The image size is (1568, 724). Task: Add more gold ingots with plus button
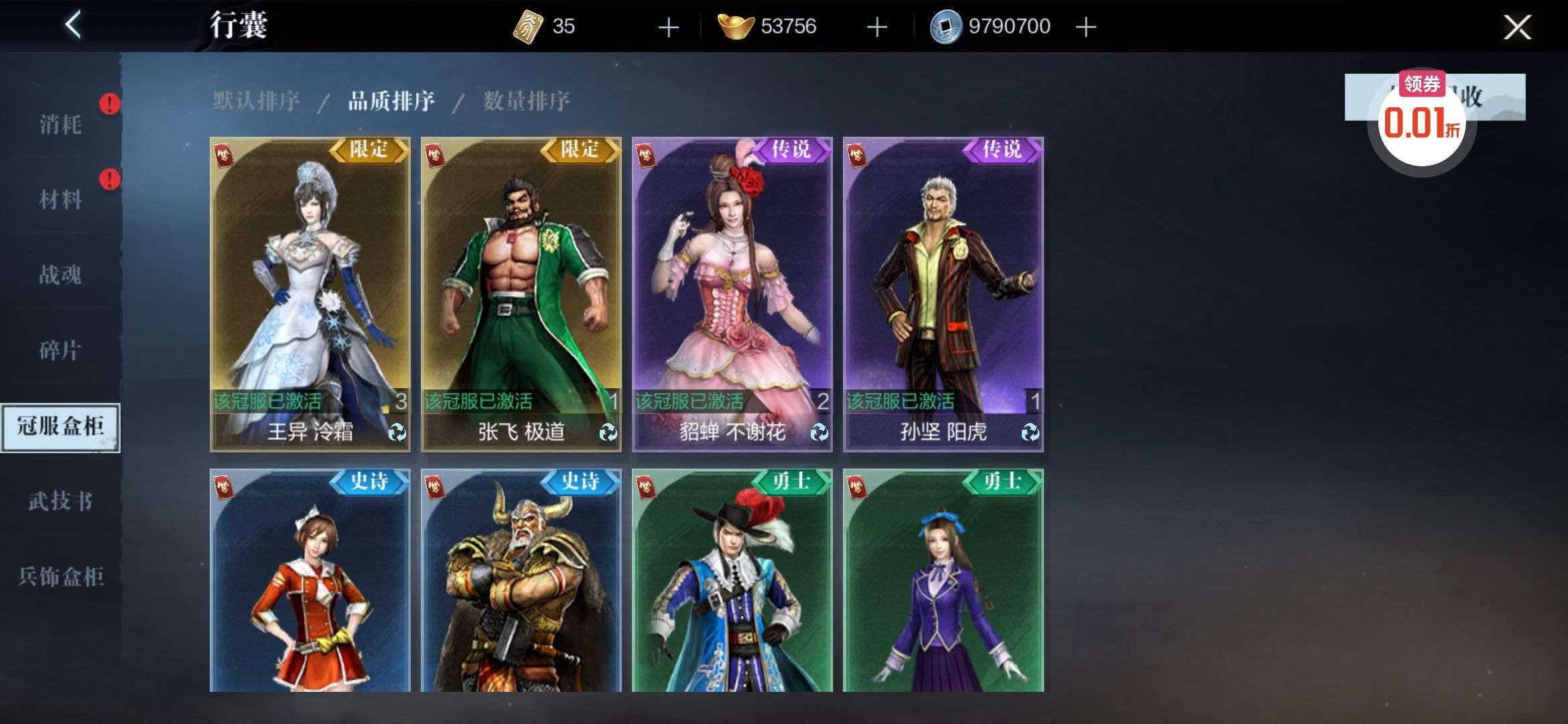pos(876,27)
